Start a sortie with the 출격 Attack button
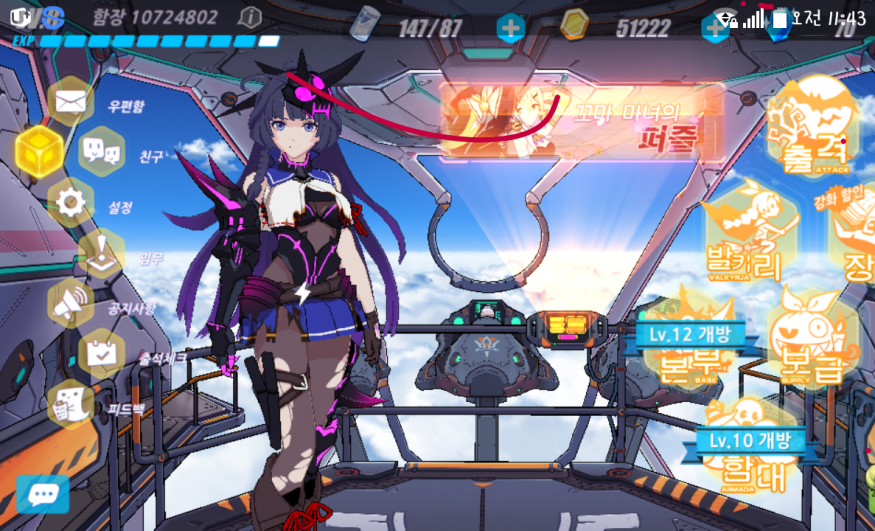 (x=812, y=130)
